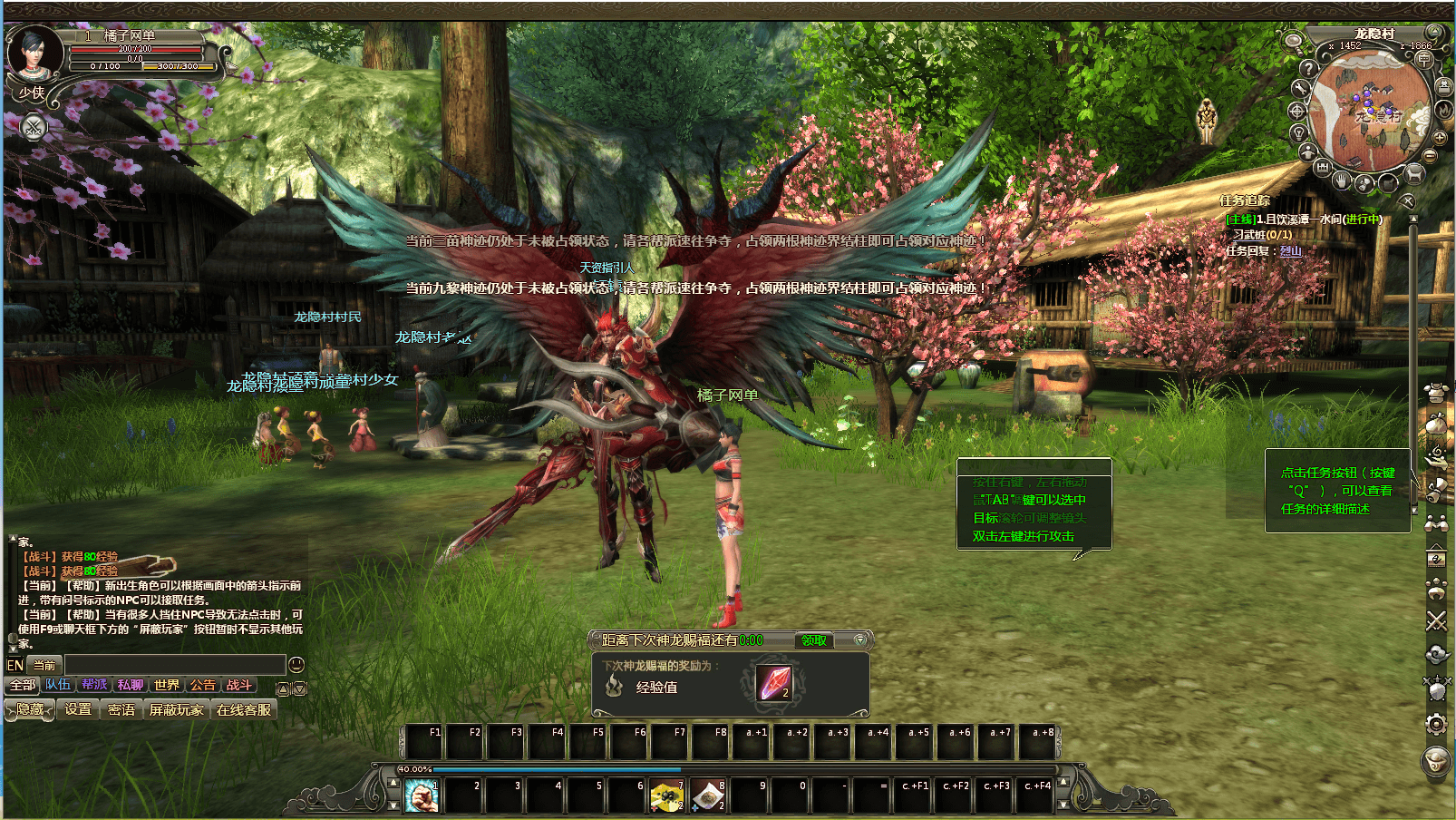Open the chat emoji smiley picker
This screenshot has width=1456, height=820.
(296, 665)
